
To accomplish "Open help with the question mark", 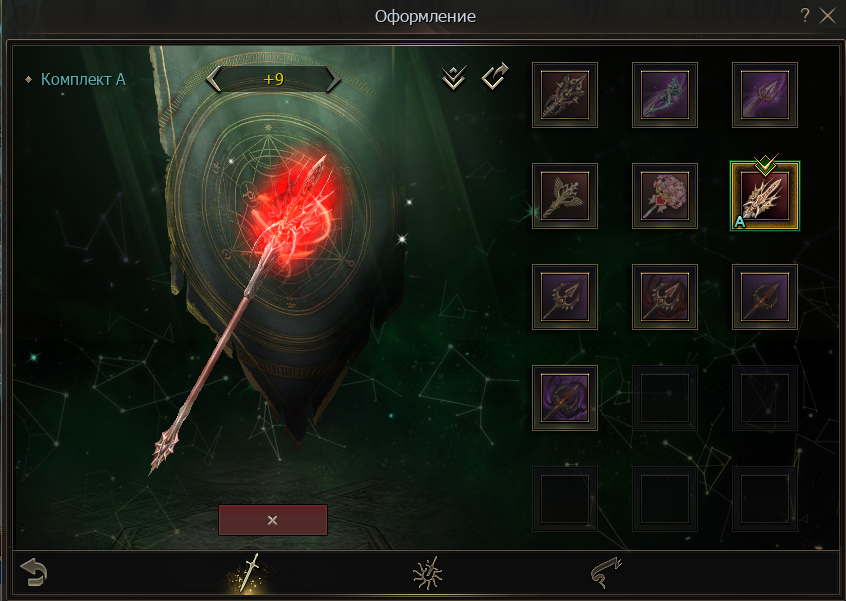I will [805, 16].
